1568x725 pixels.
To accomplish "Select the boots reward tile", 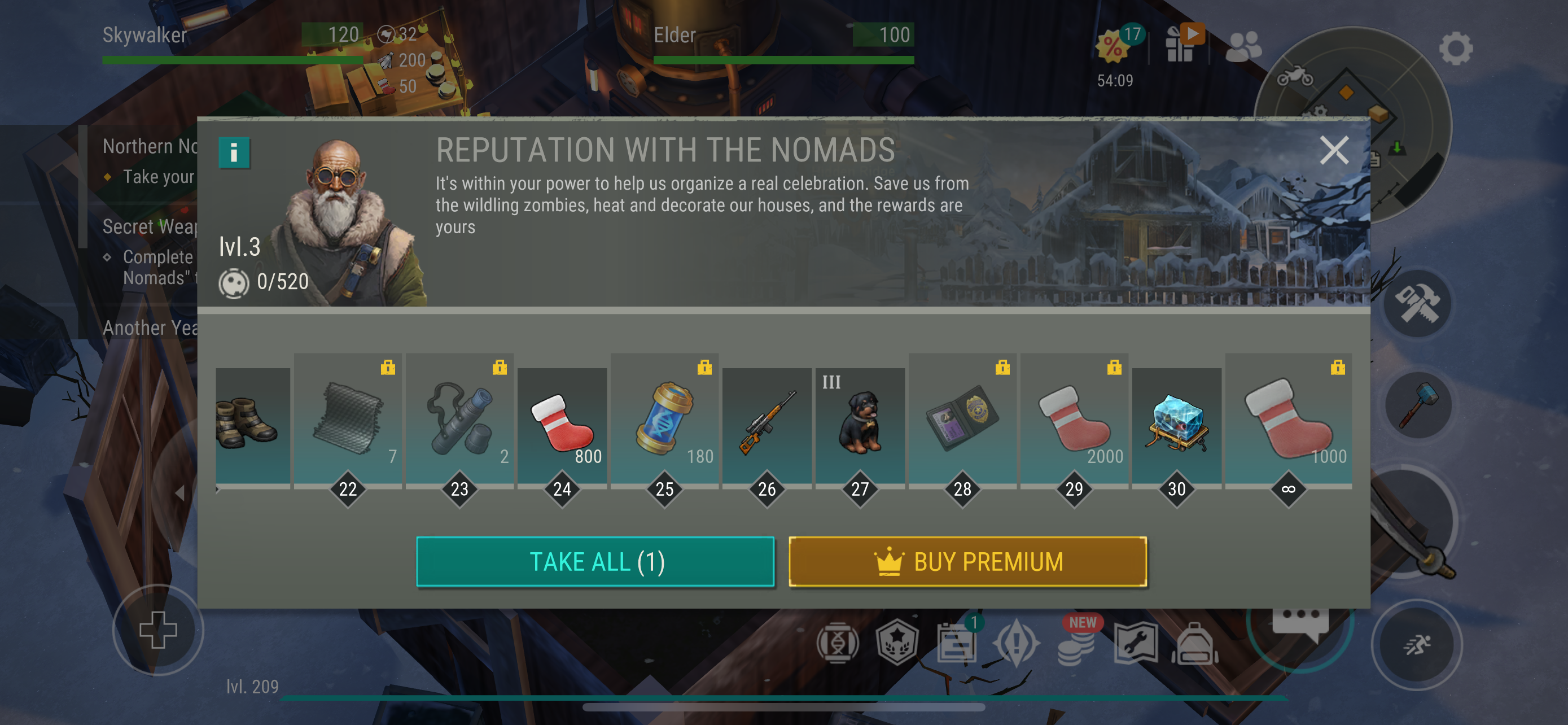I will 253,425.
